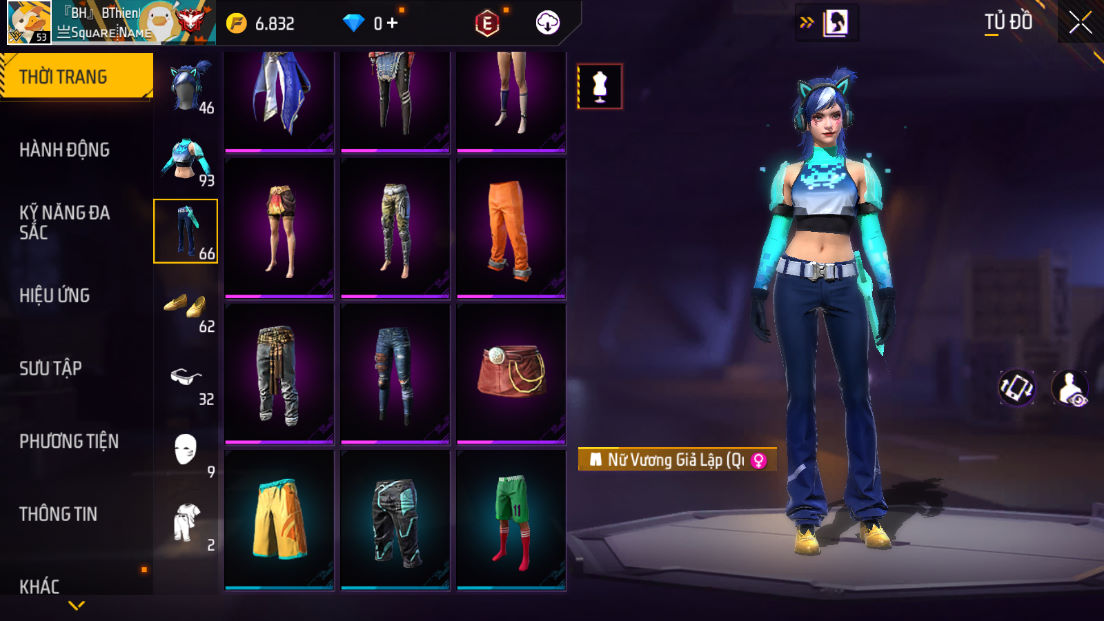Click the mannequin outfit preset icon
This screenshot has width=1104, height=621.
click(600, 86)
